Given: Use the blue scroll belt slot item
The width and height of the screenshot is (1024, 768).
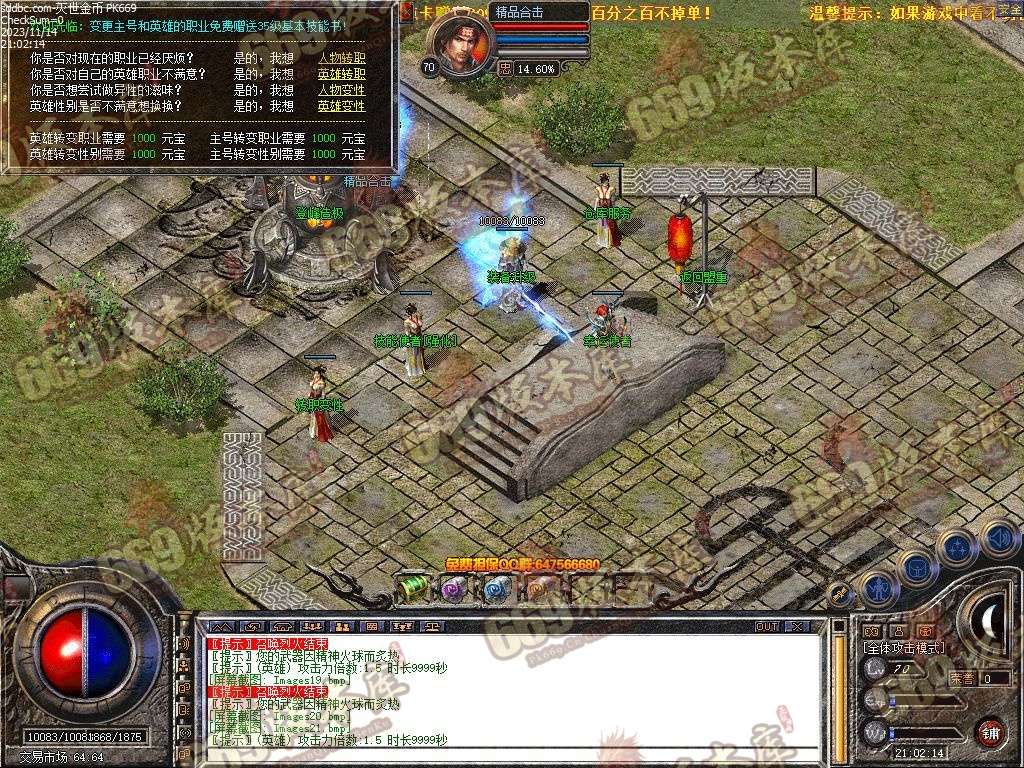Looking at the screenshot, I should click(x=497, y=589).
